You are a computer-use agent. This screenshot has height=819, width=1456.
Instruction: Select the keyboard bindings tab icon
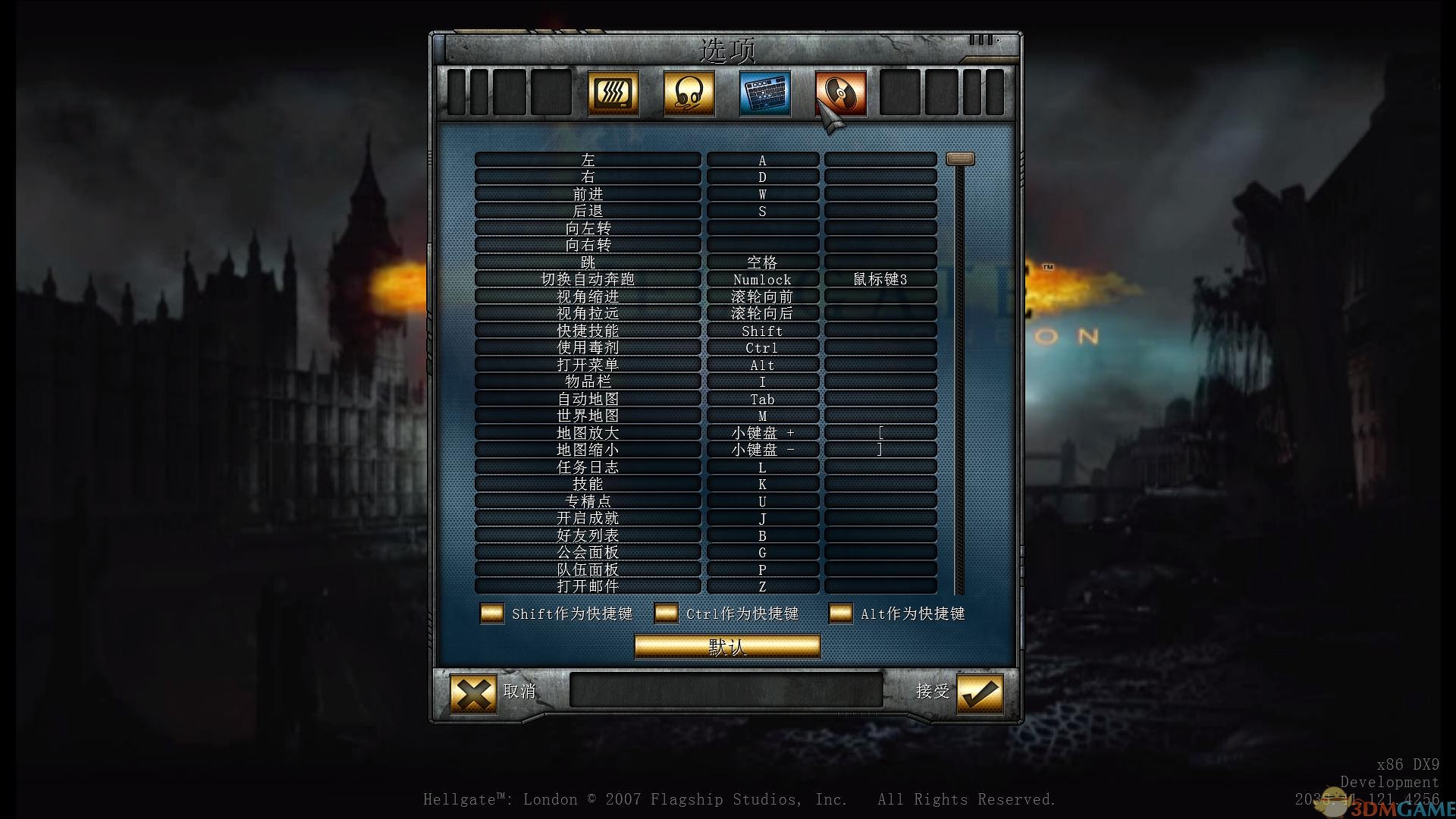coord(763,93)
